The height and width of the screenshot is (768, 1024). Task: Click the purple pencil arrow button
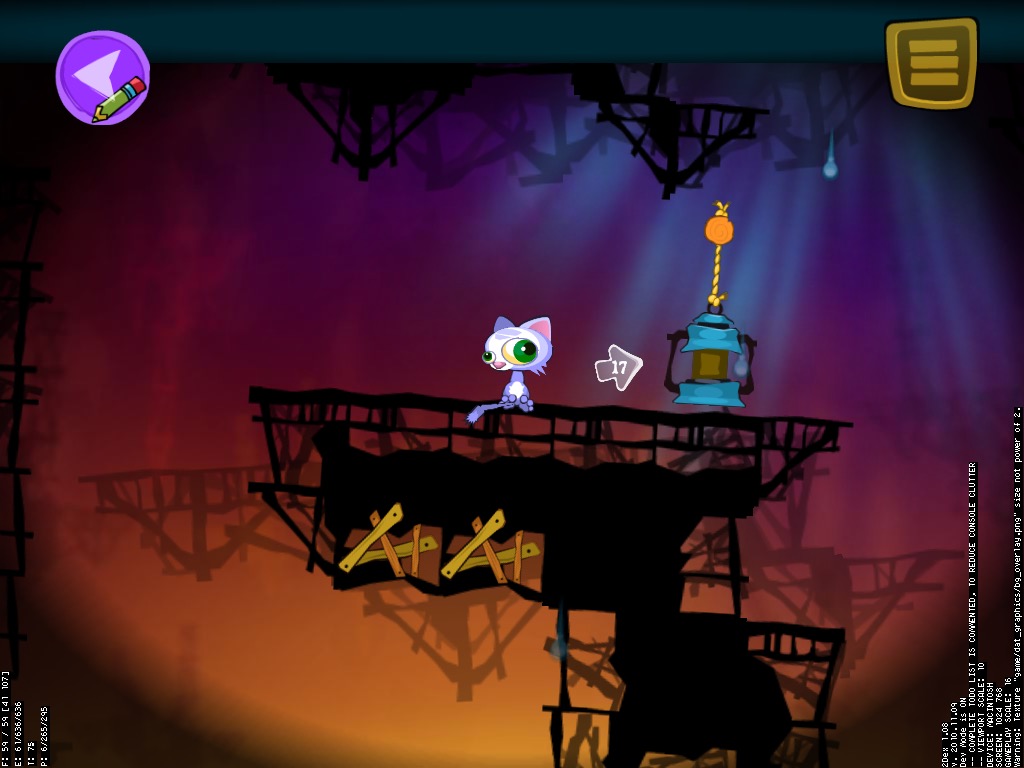(102, 77)
